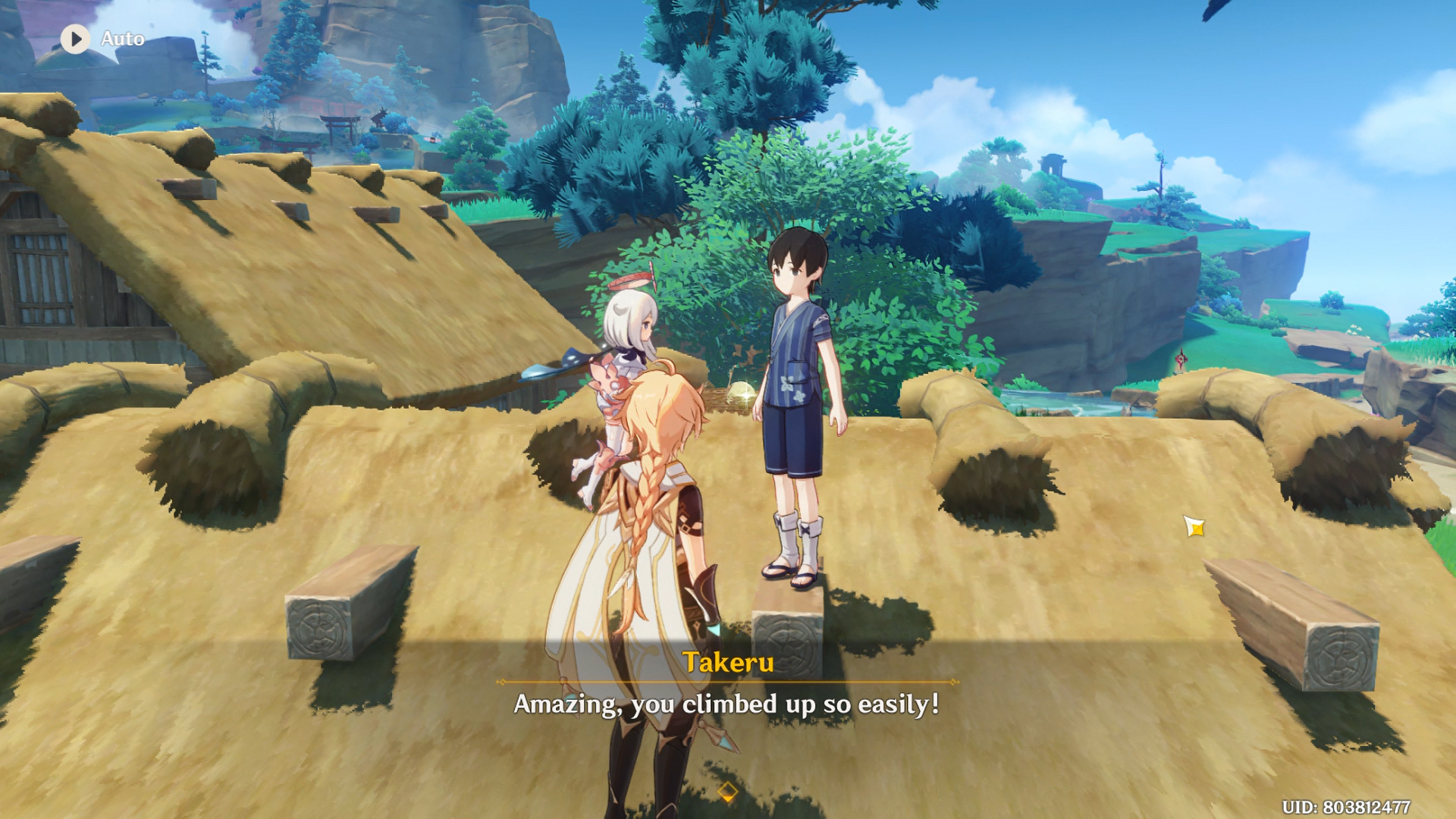The height and width of the screenshot is (819, 1456).
Task: Toggle the Auto dialogue playback button
Action: (76, 39)
